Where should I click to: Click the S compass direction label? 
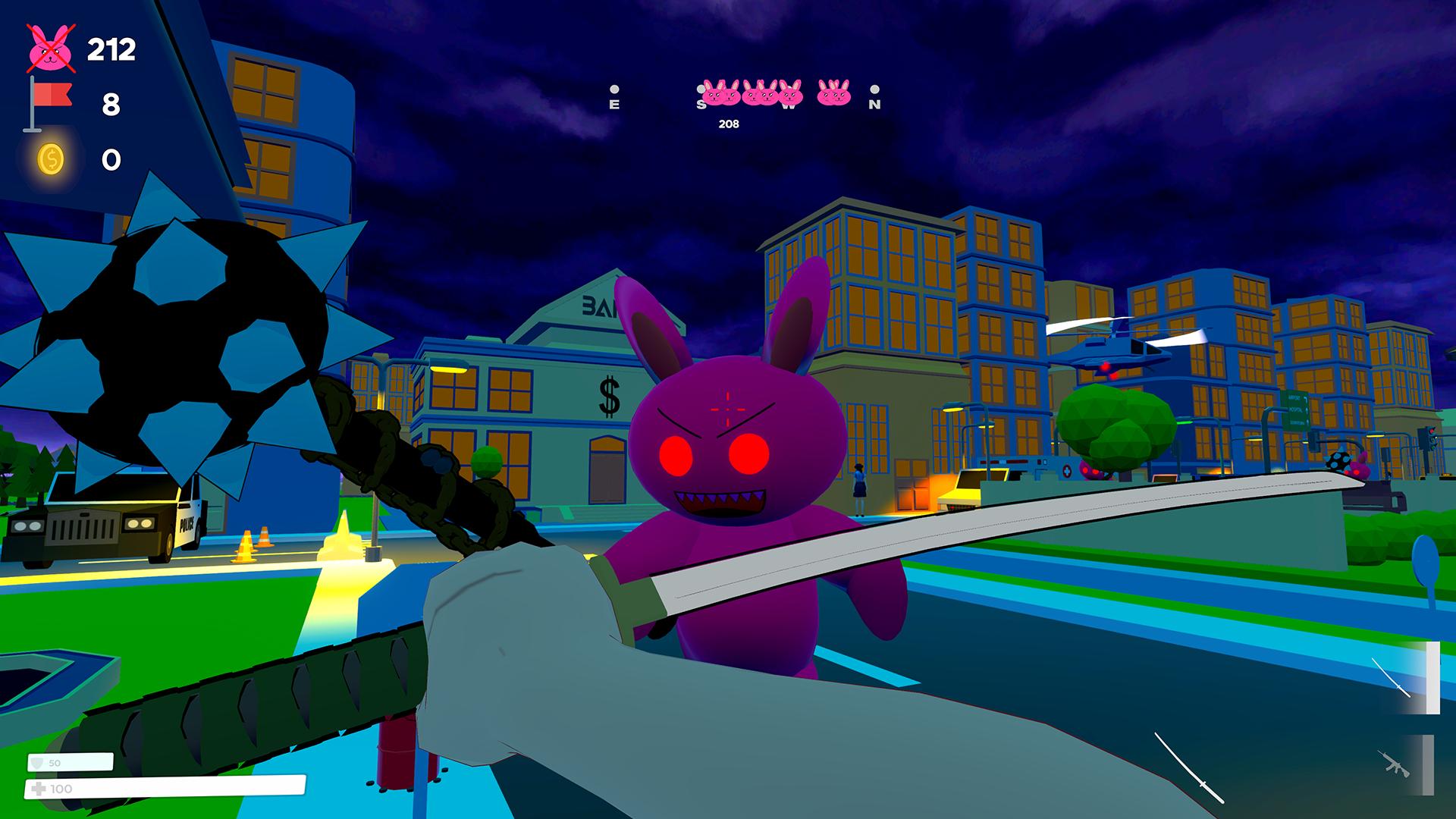(x=701, y=106)
